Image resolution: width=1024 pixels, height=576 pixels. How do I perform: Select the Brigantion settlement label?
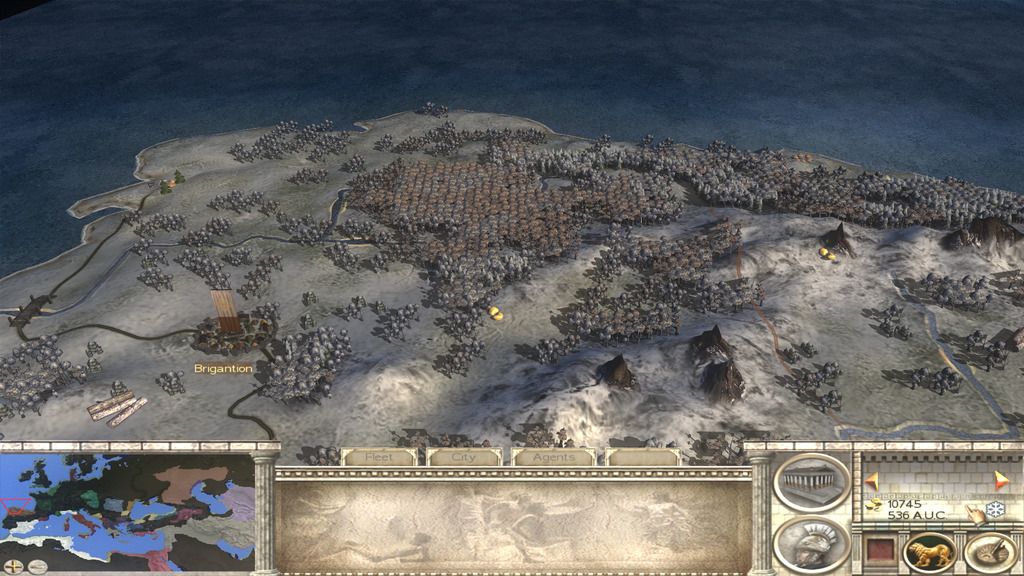(224, 369)
